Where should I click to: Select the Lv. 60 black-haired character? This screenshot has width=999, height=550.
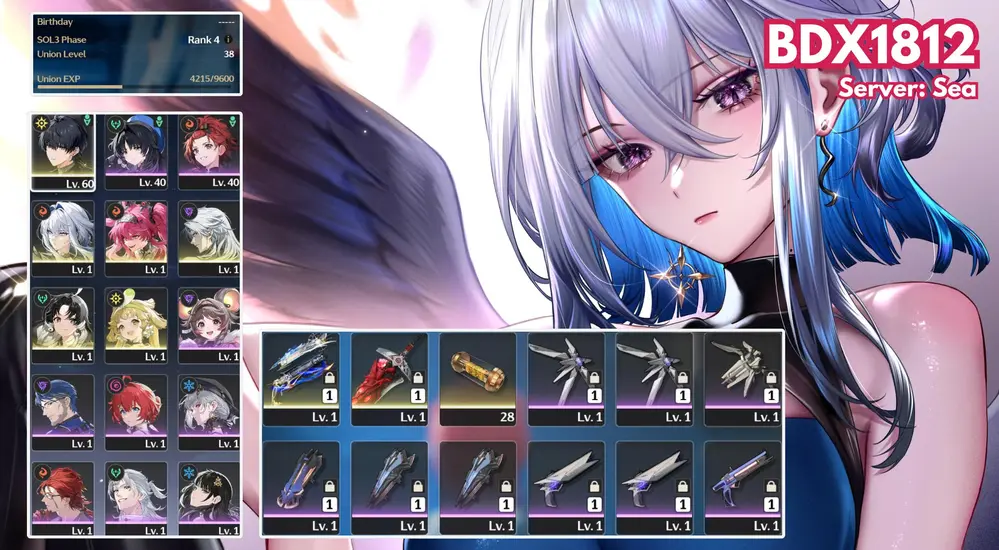tap(63, 150)
